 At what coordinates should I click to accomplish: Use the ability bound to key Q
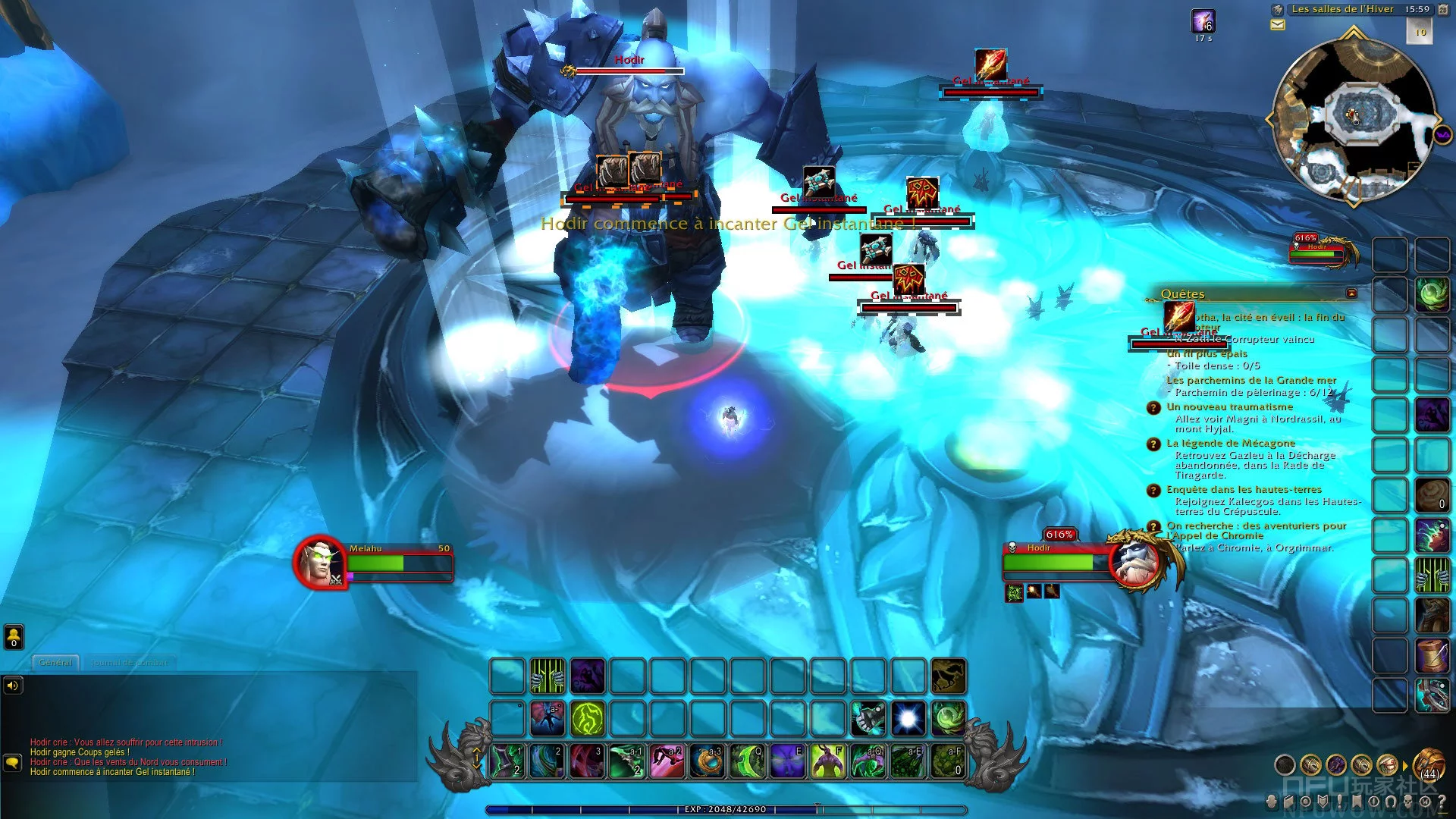[748, 761]
